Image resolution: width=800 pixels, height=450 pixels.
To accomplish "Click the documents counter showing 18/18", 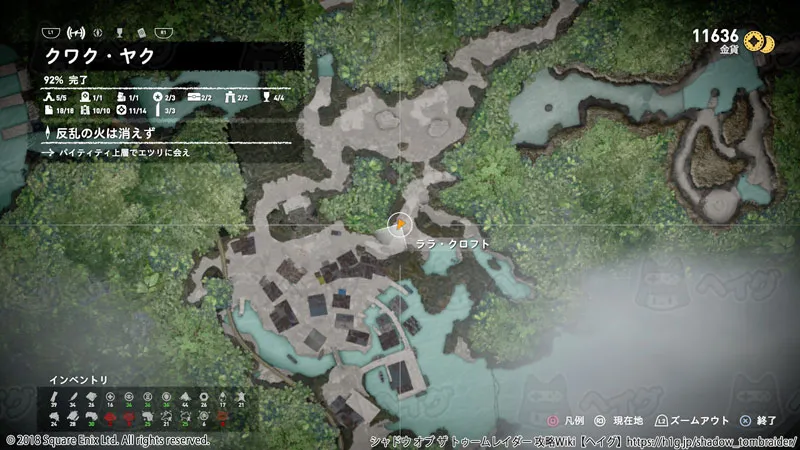I will click(56, 109).
